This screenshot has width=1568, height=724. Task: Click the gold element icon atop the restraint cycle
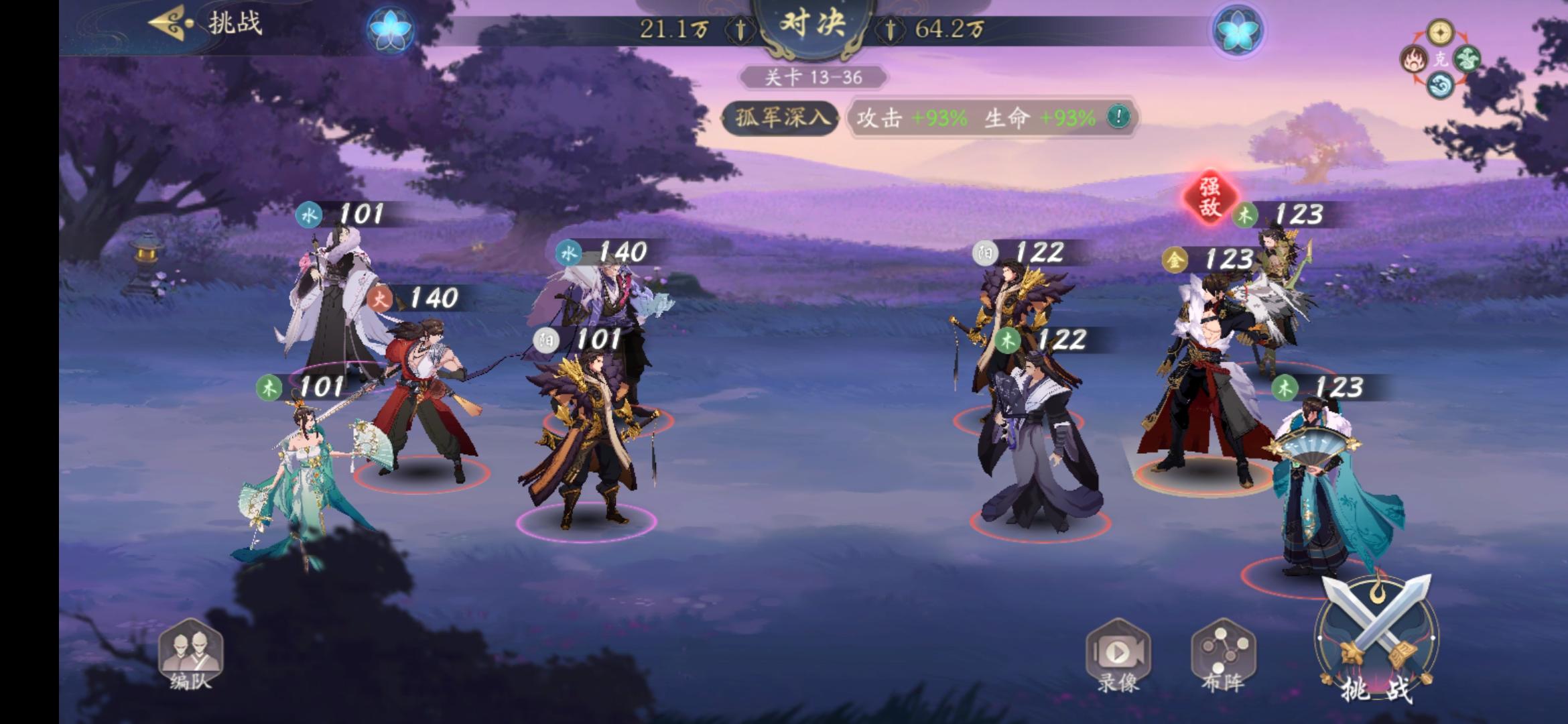(x=1439, y=32)
